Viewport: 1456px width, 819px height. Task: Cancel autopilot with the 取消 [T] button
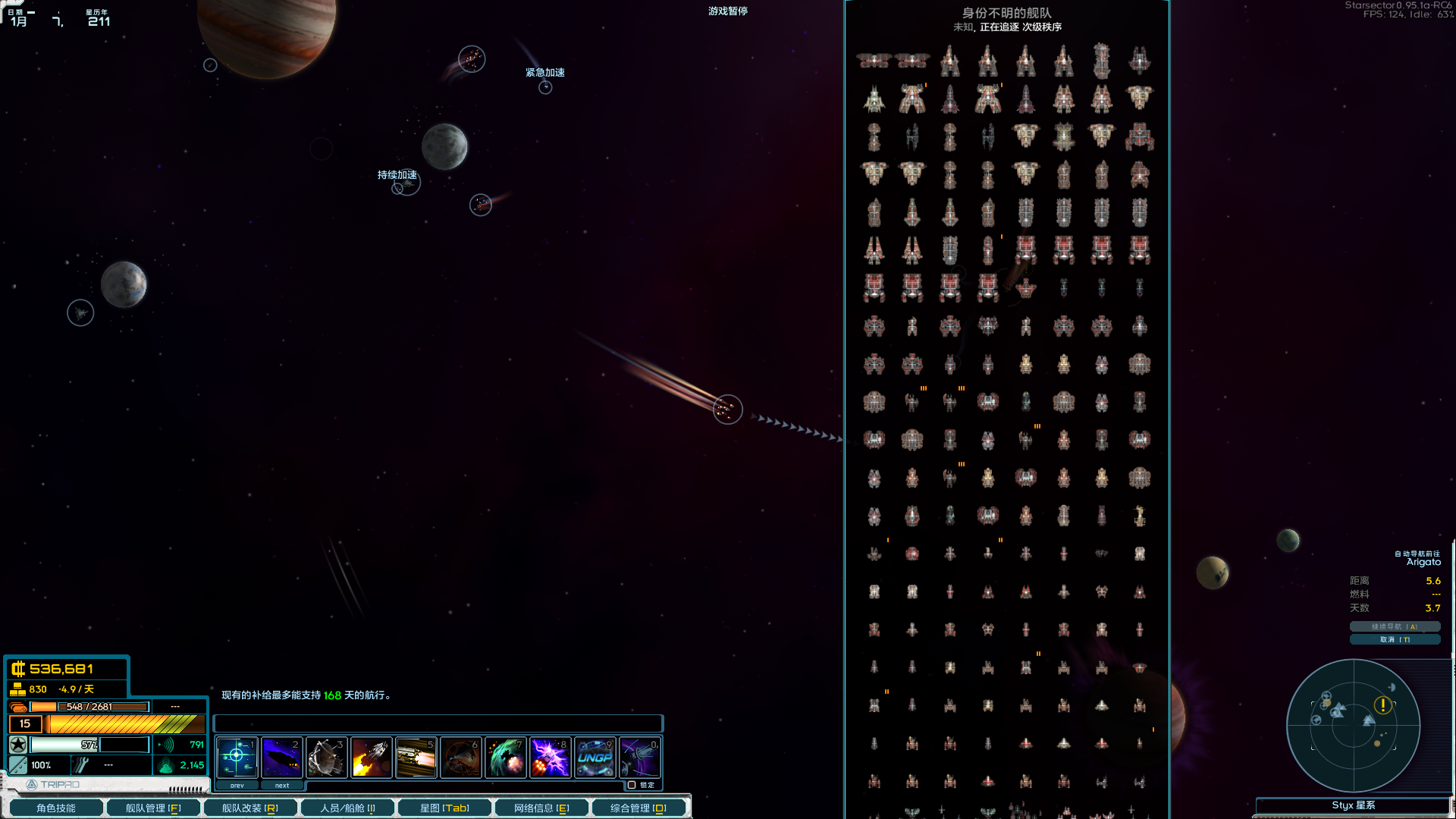(1395, 639)
